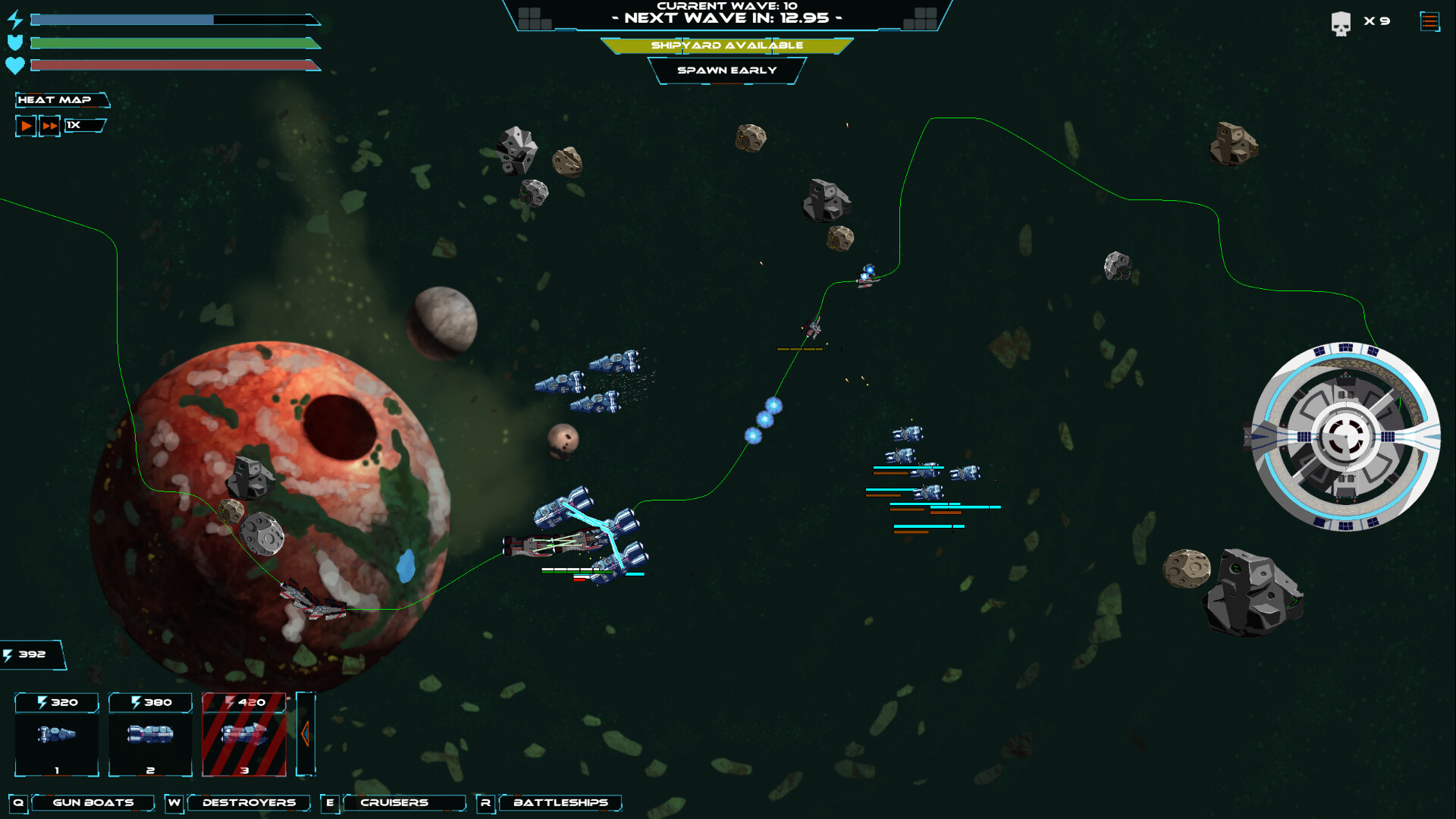Click the locked 420-cost ship with red stripes
The height and width of the screenshot is (819, 1456).
[x=244, y=736]
